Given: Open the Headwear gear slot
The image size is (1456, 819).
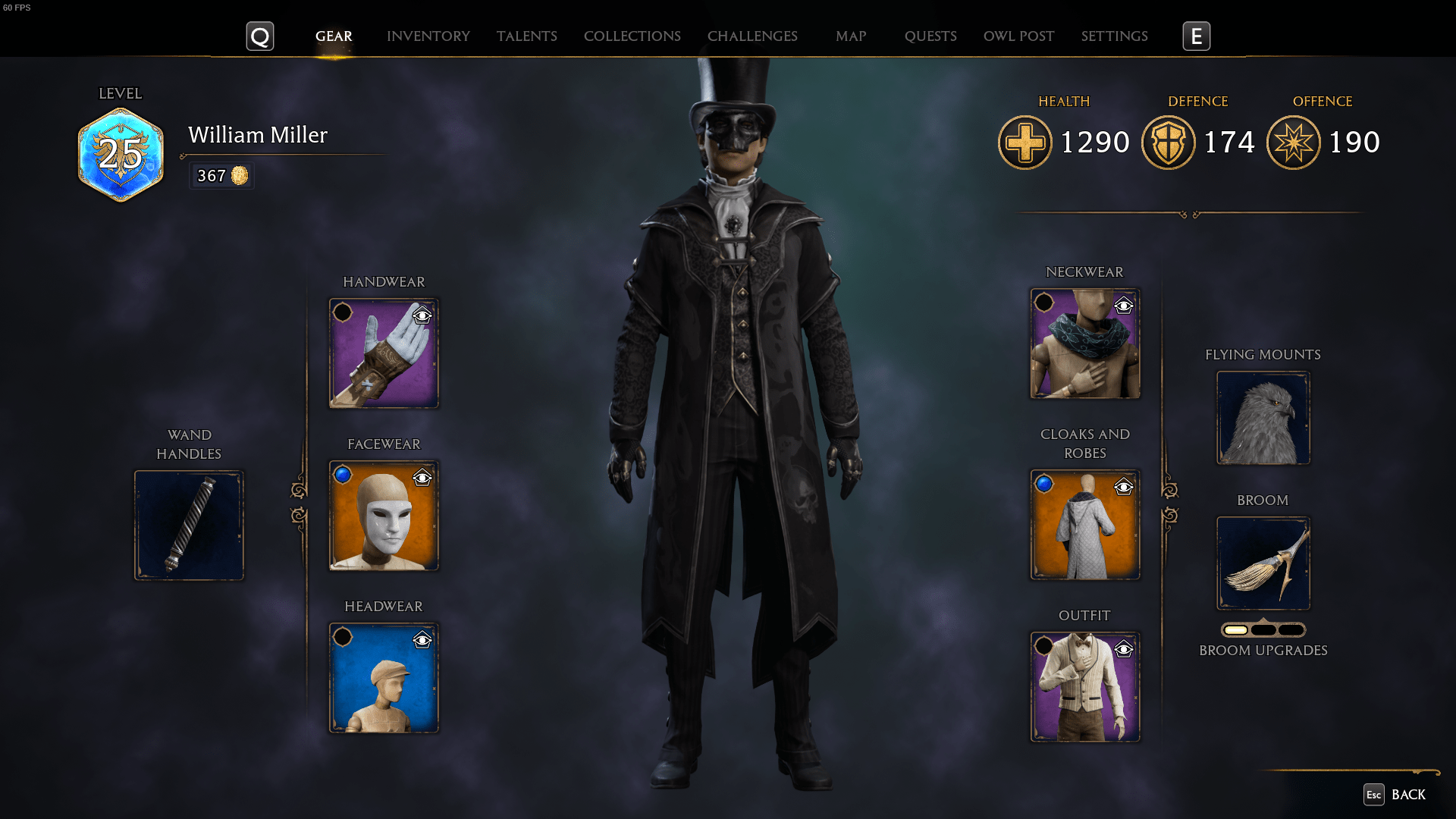Looking at the screenshot, I should coord(383,677).
